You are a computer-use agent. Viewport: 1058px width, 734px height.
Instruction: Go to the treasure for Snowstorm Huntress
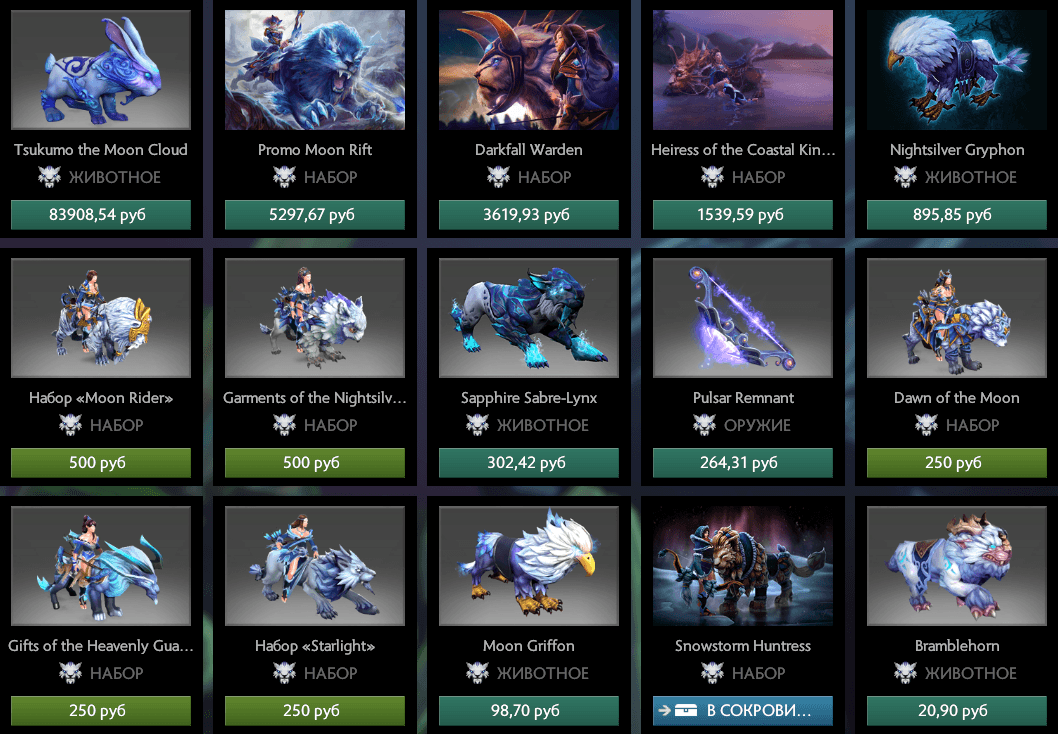743,711
